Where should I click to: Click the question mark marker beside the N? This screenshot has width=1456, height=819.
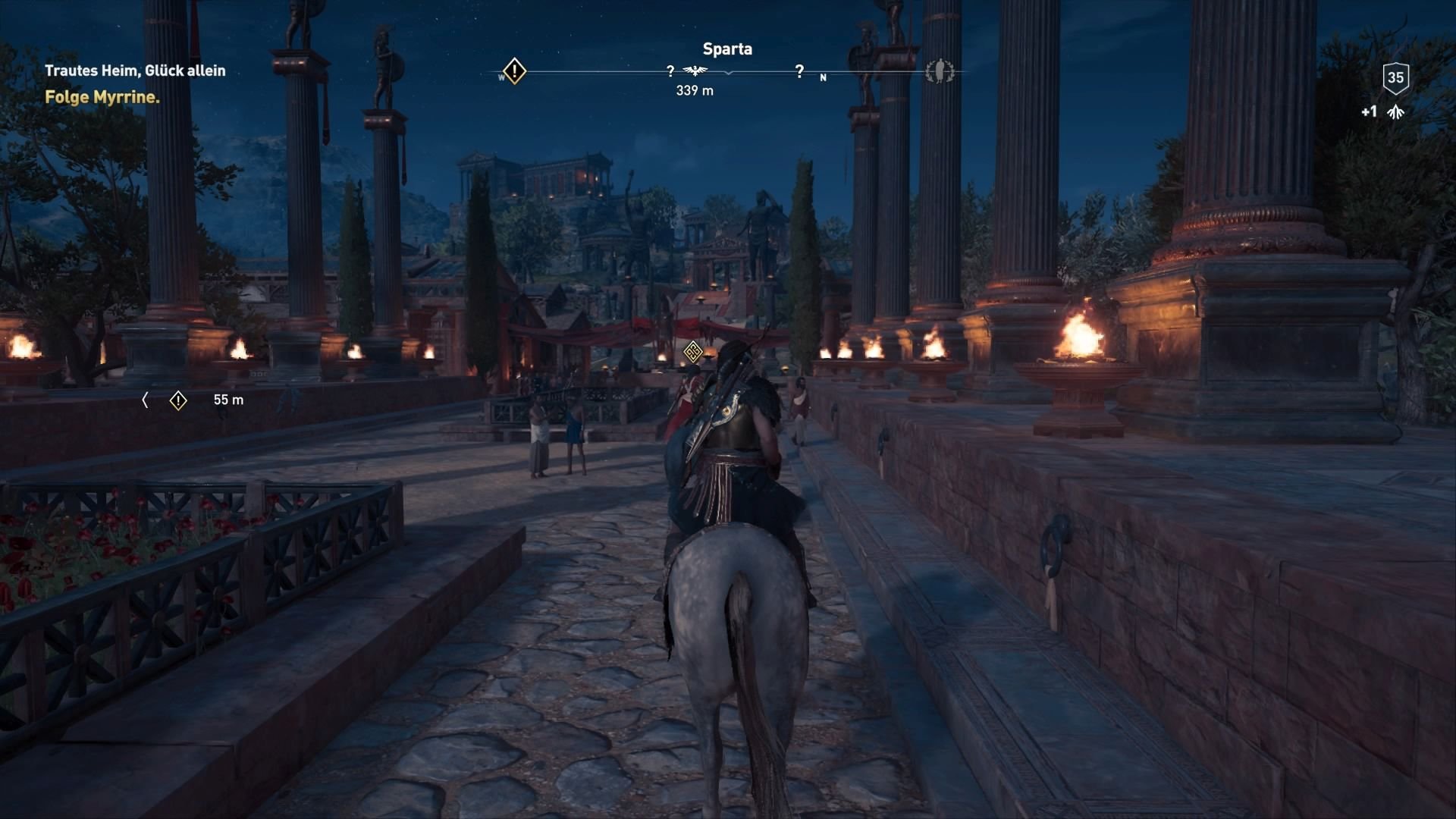[799, 72]
